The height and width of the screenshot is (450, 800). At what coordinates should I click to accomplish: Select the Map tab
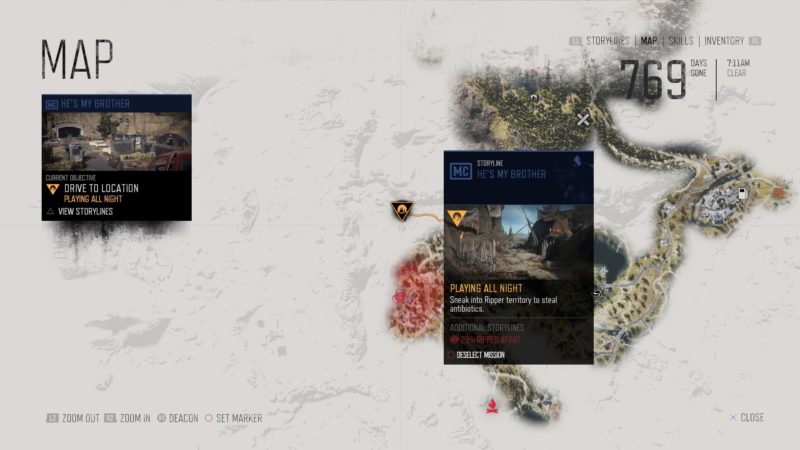click(649, 41)
